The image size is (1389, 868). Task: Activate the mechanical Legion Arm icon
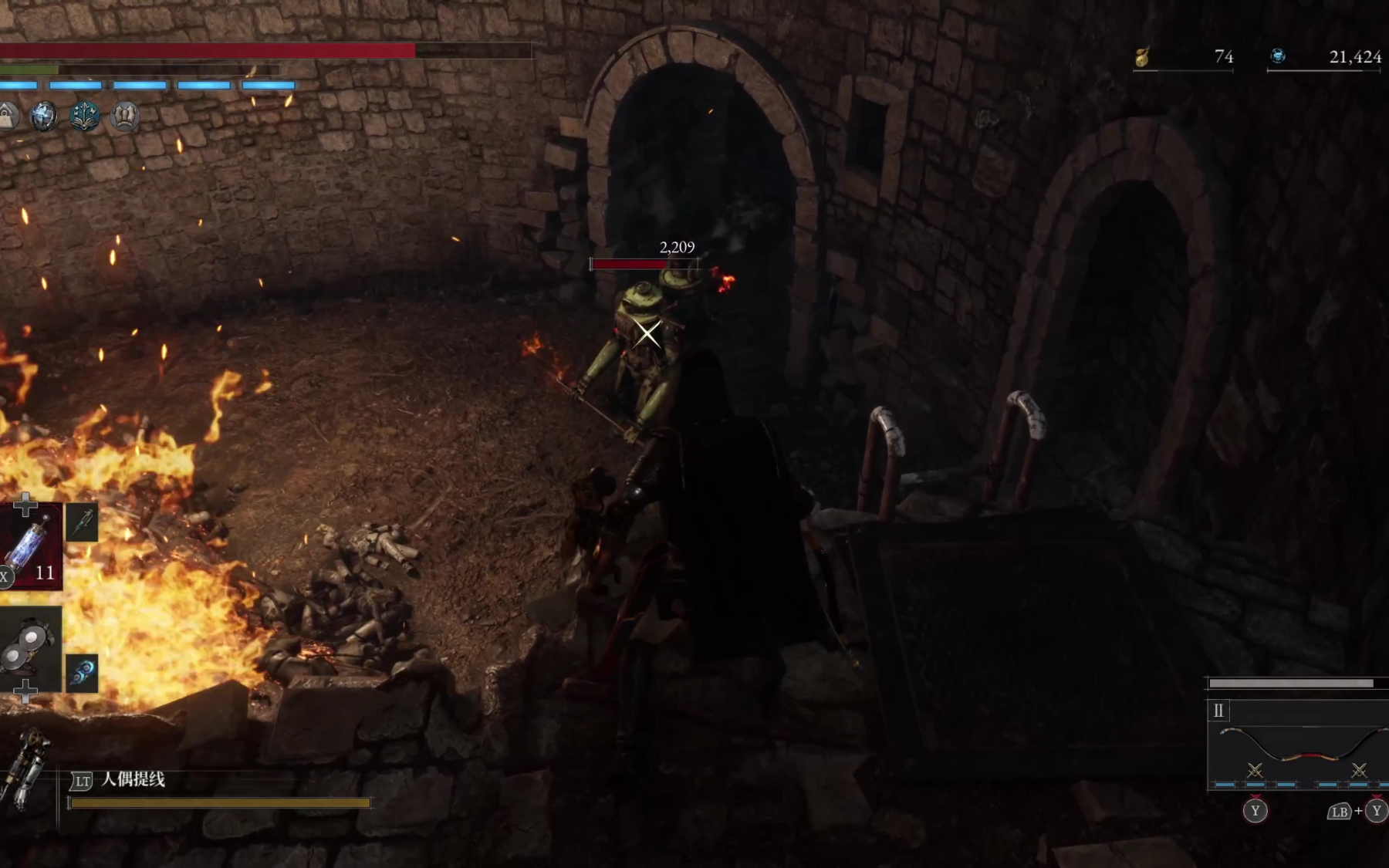[x=25, y=768]
